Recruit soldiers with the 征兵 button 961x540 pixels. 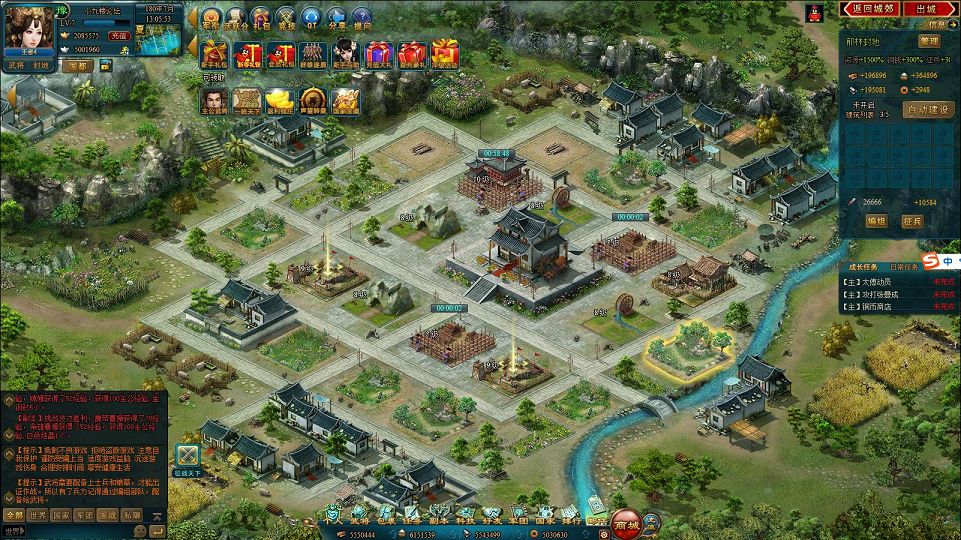[914, 221]
